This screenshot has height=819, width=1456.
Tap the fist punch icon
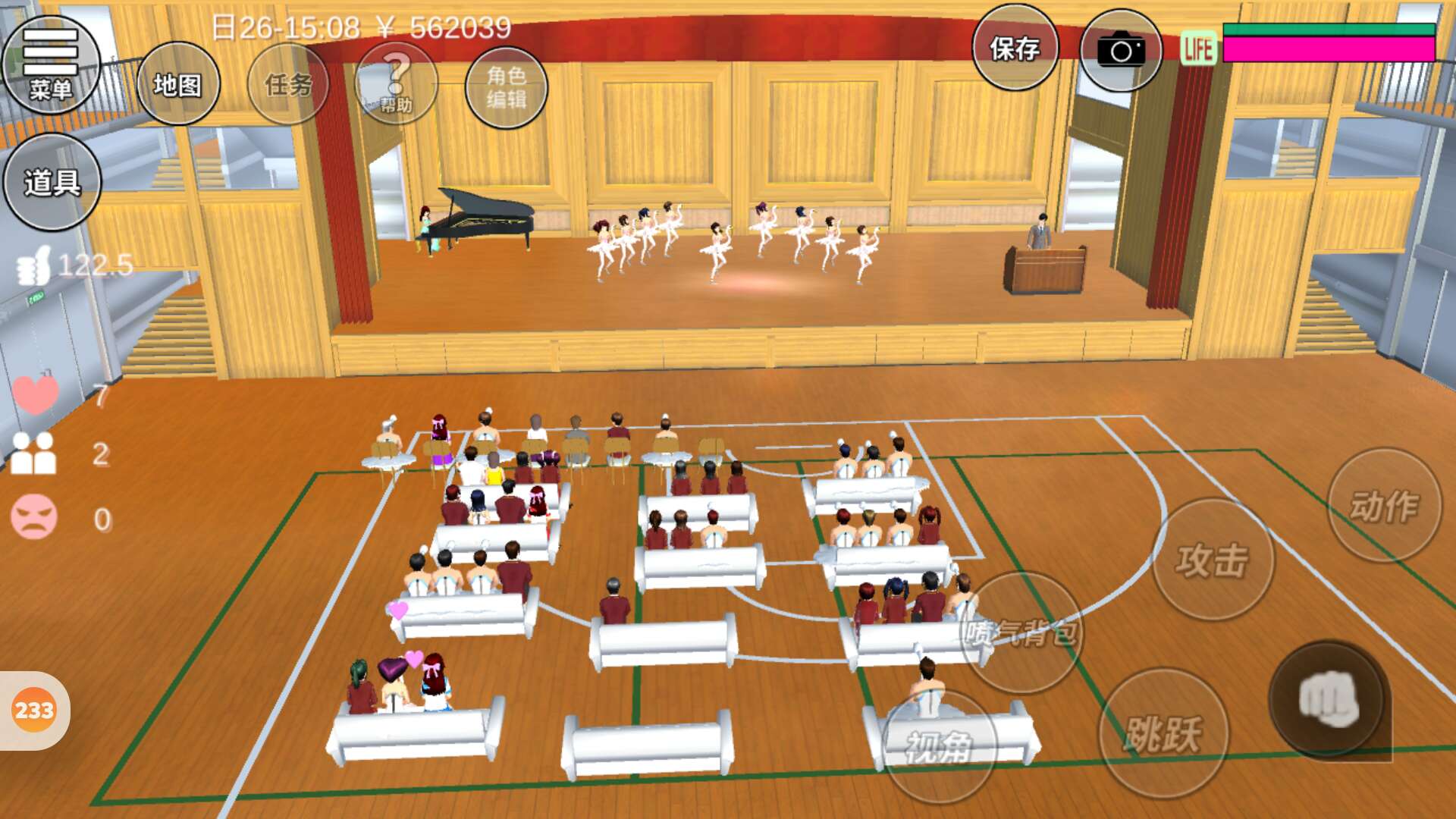[1328, 698]
